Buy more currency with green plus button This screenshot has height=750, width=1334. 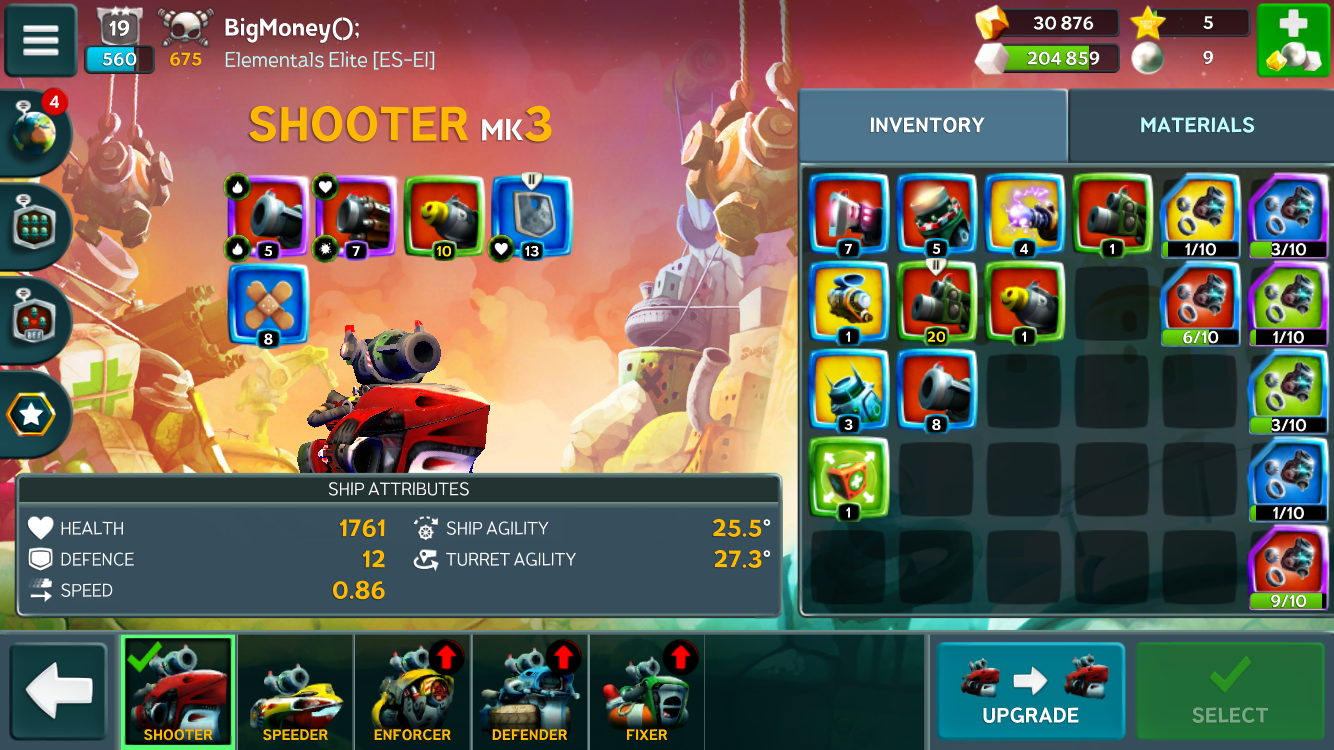[1292, 41]
